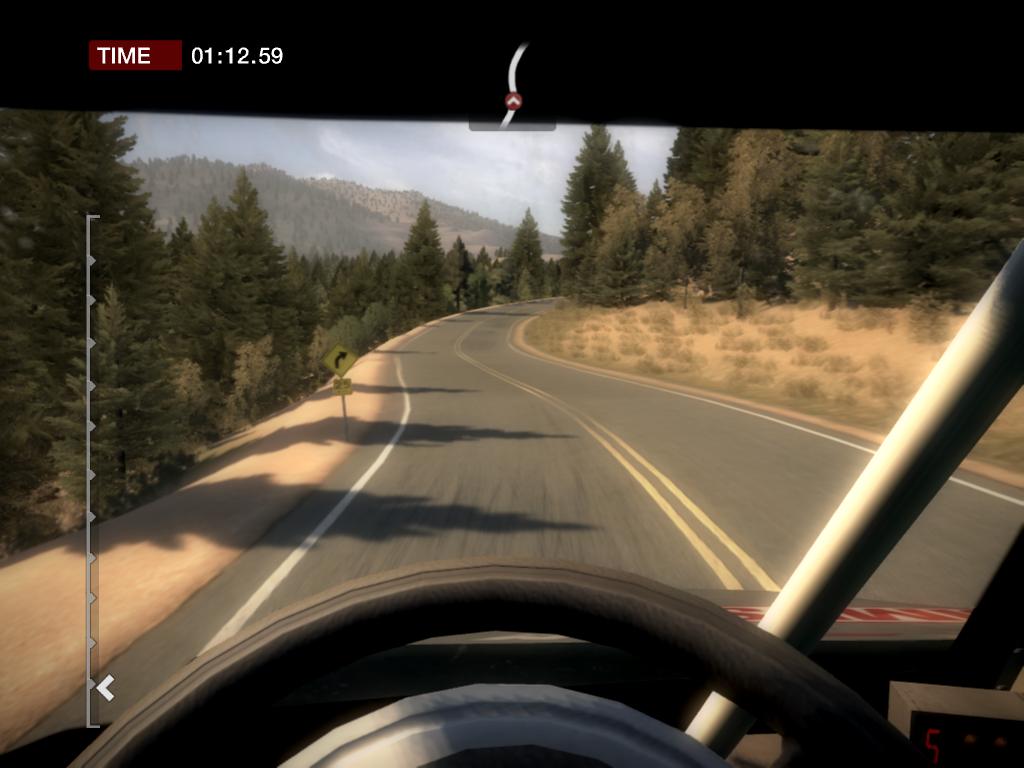Click the white arrow on the stage progress bar

pyautogui.click(x=106, y=687)
